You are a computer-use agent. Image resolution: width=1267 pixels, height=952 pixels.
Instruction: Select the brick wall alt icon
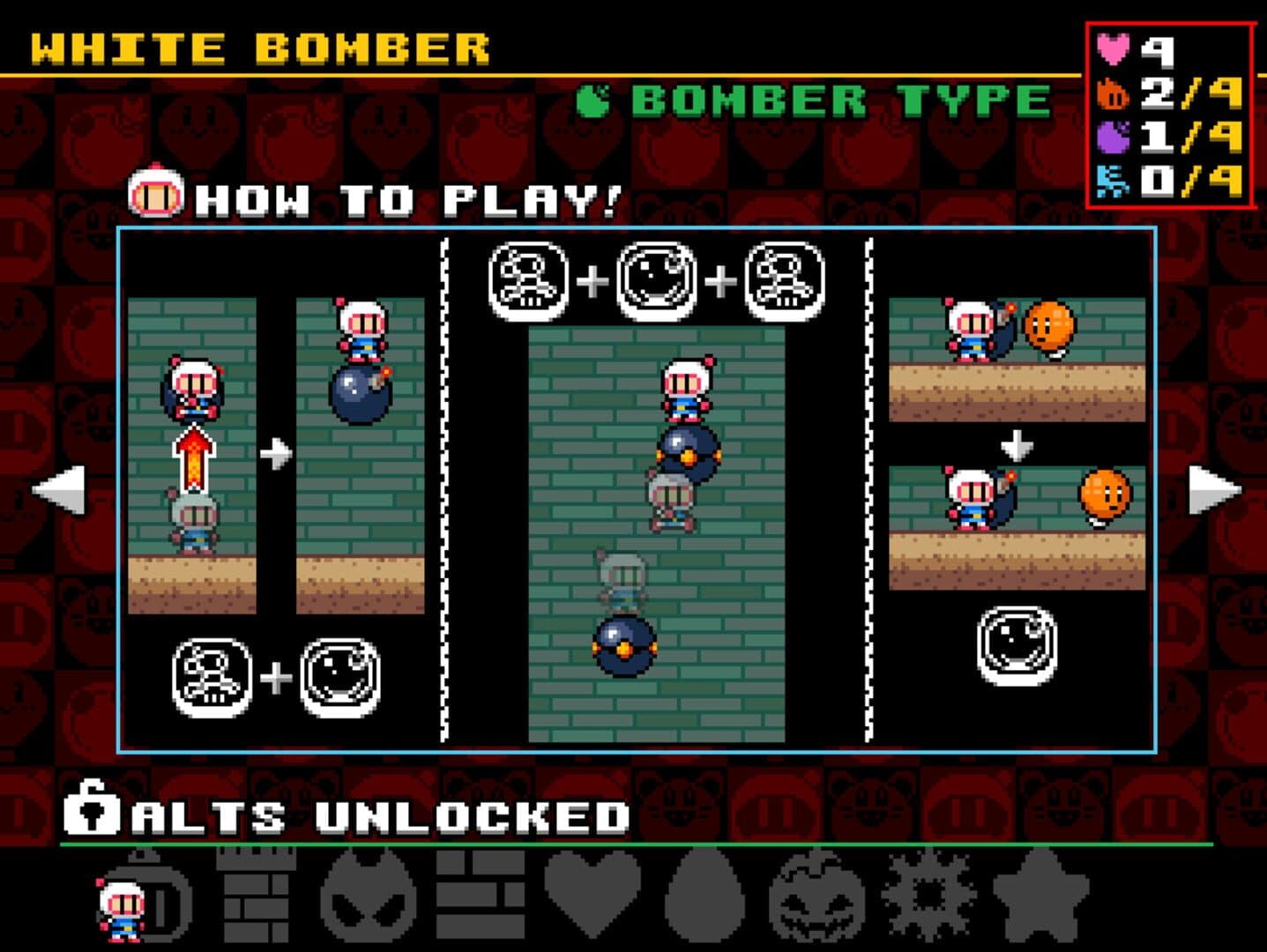click(481, 897)
